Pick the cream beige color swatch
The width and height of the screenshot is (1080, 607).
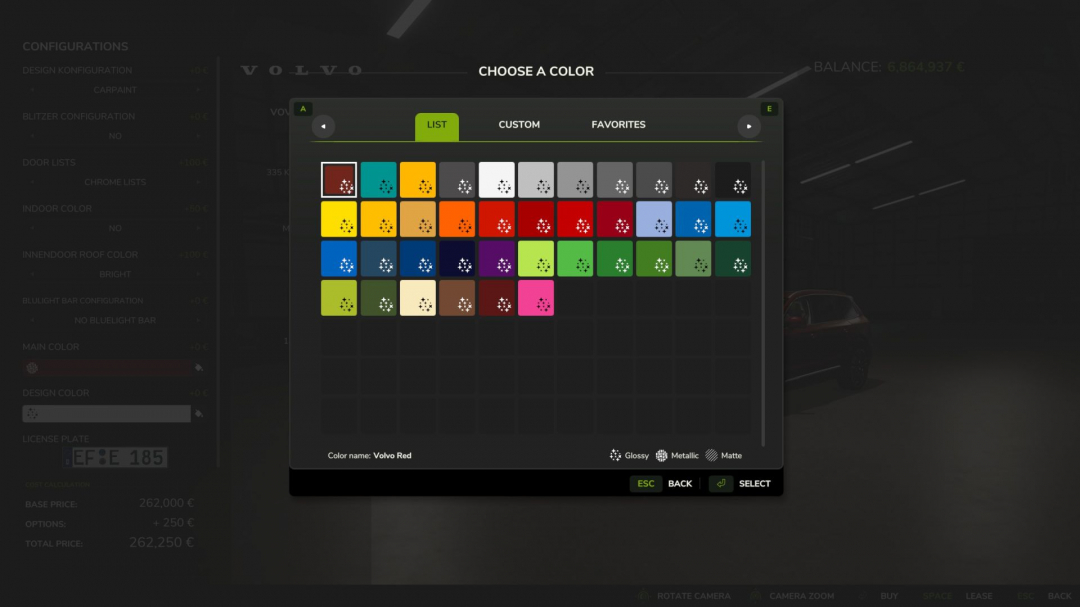pyautogui.click(x=417, y=298)
